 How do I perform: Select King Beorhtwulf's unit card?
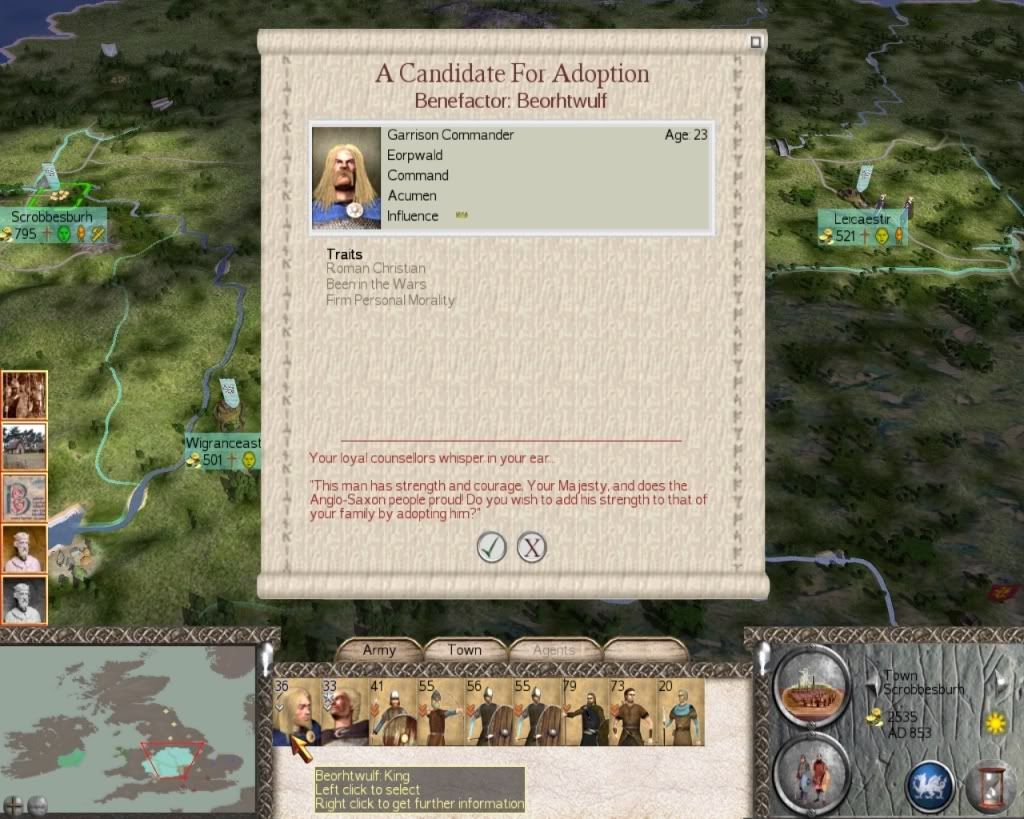click(295, 713)
